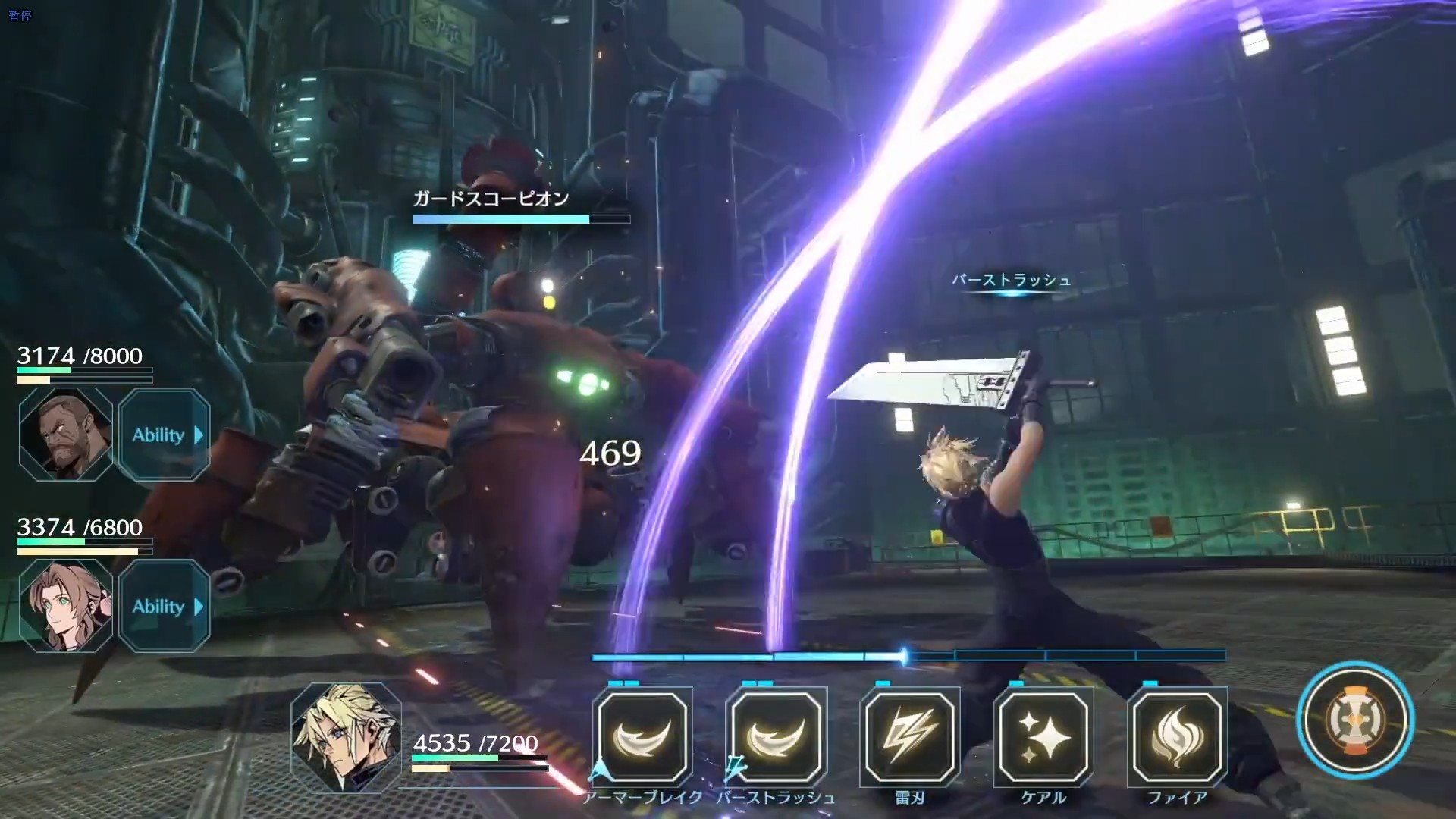
Task: Select the ファイア skill label text
Action: point(1178,798)
